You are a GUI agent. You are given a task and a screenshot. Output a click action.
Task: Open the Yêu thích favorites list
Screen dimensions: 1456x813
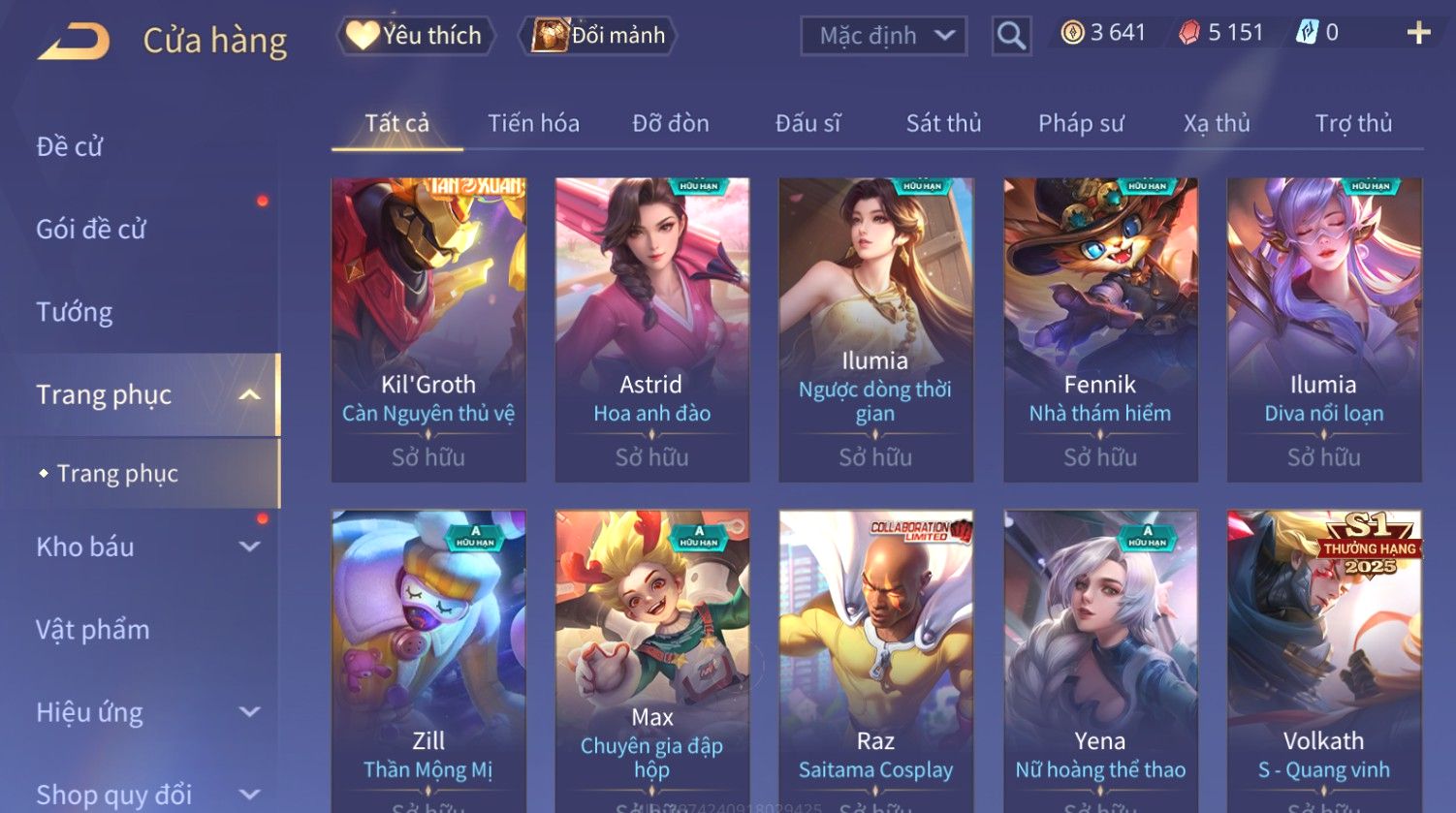click(x=415, y=36)
